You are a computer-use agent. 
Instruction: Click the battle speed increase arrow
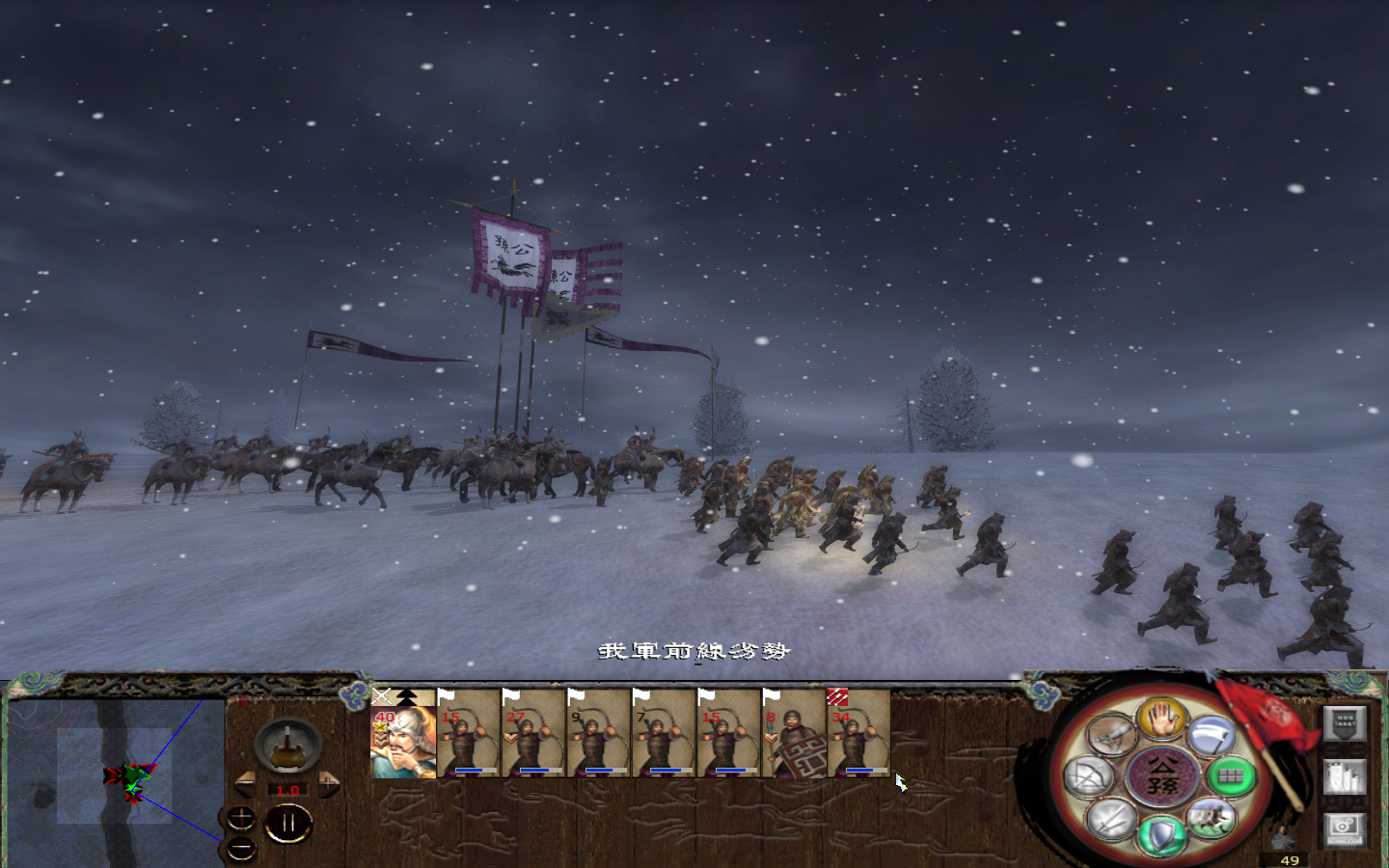[x=328, y=783]
